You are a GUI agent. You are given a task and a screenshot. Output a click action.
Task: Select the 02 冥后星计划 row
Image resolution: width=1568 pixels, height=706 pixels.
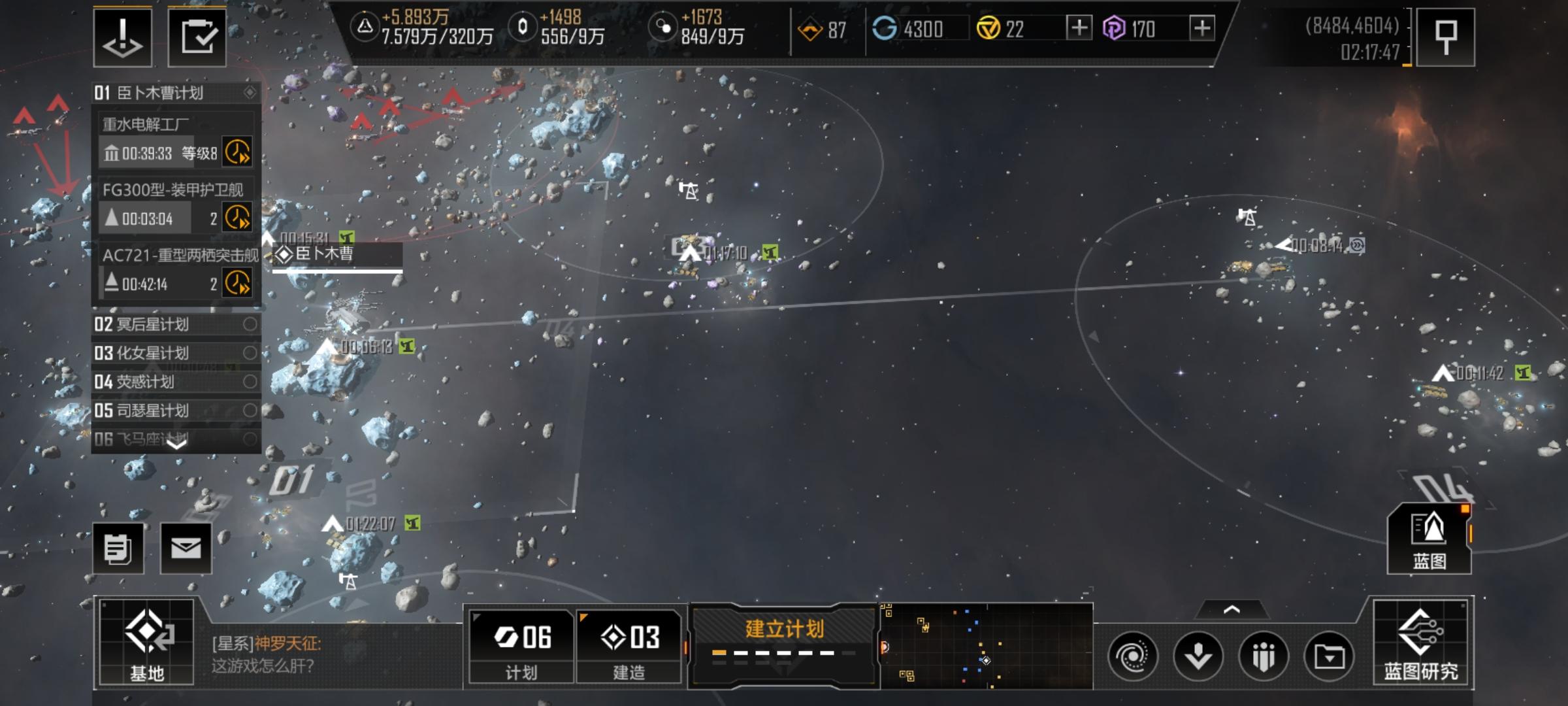click(175, 324)
